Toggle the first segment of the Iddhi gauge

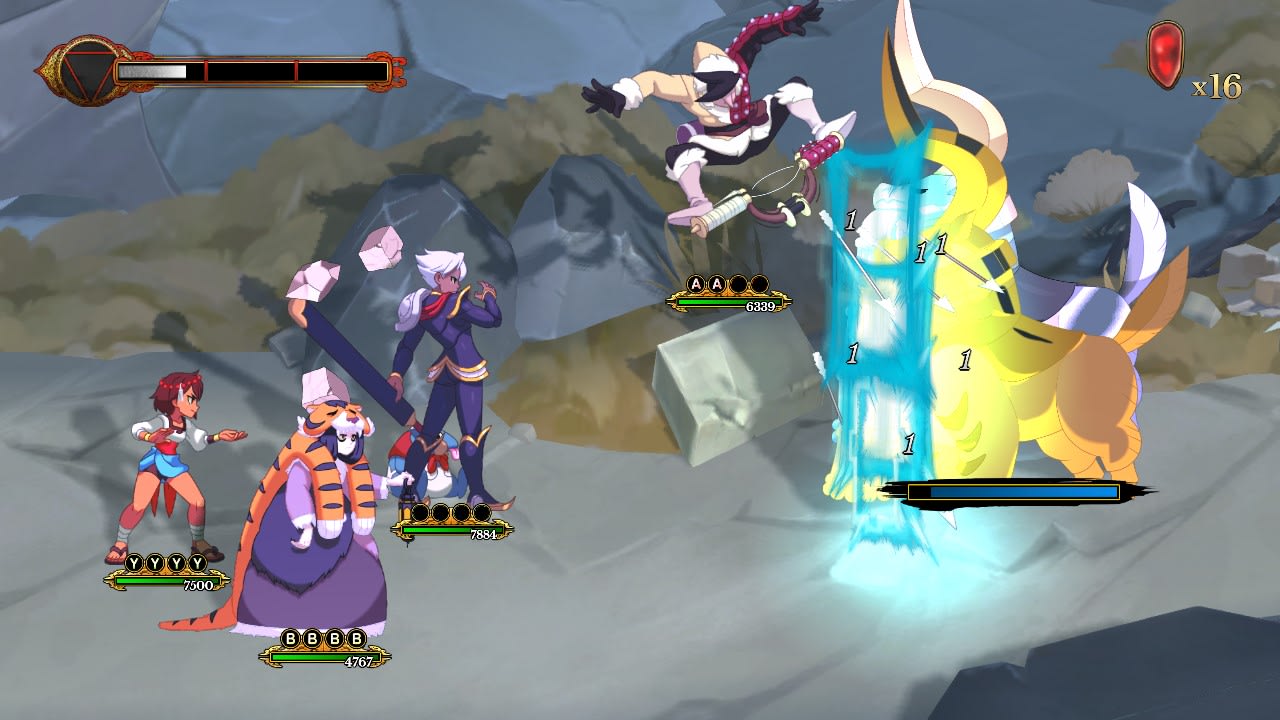[x=160, y=70]
